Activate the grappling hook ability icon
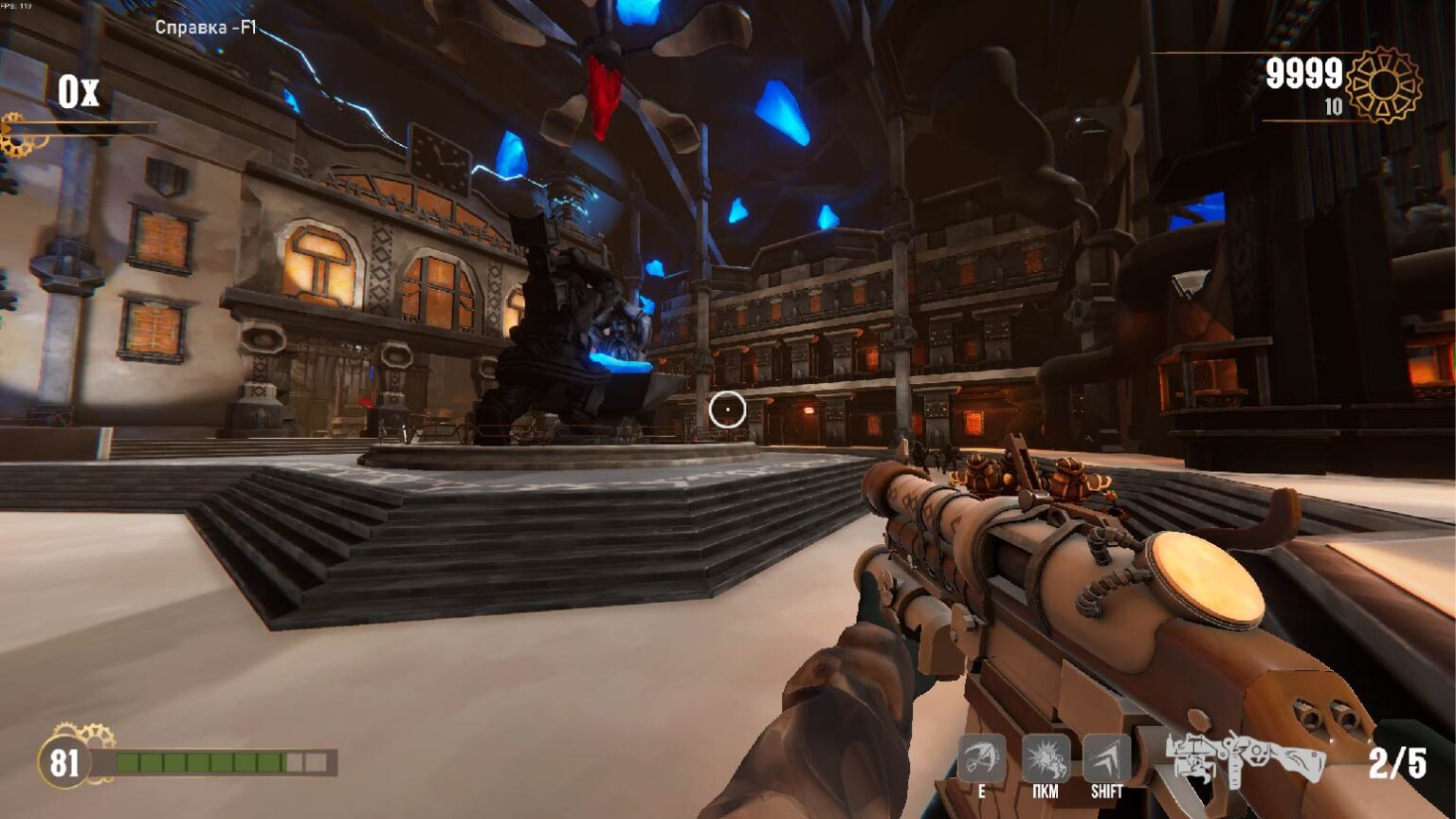Viewport: 1456px width, 819px height. coord(981,758)
